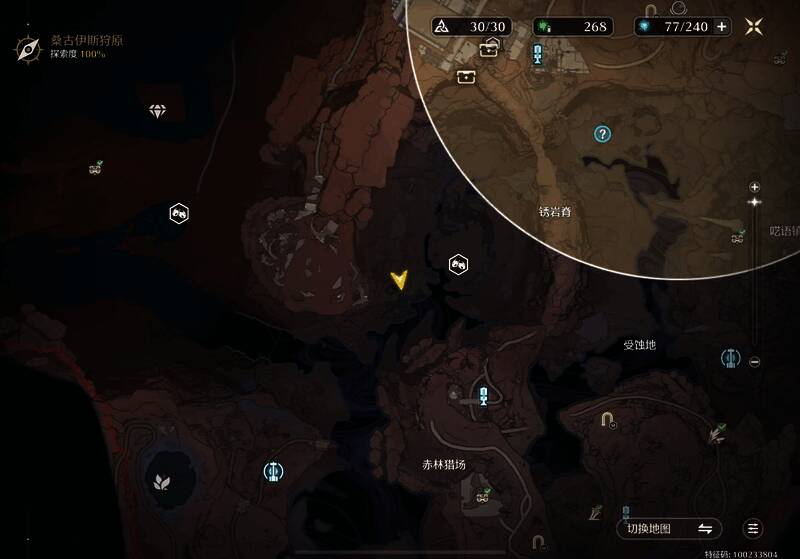Viewport: 800px width, 559px height.
Task: Add more Astrite with the plus button
Action: pos(722,27)
